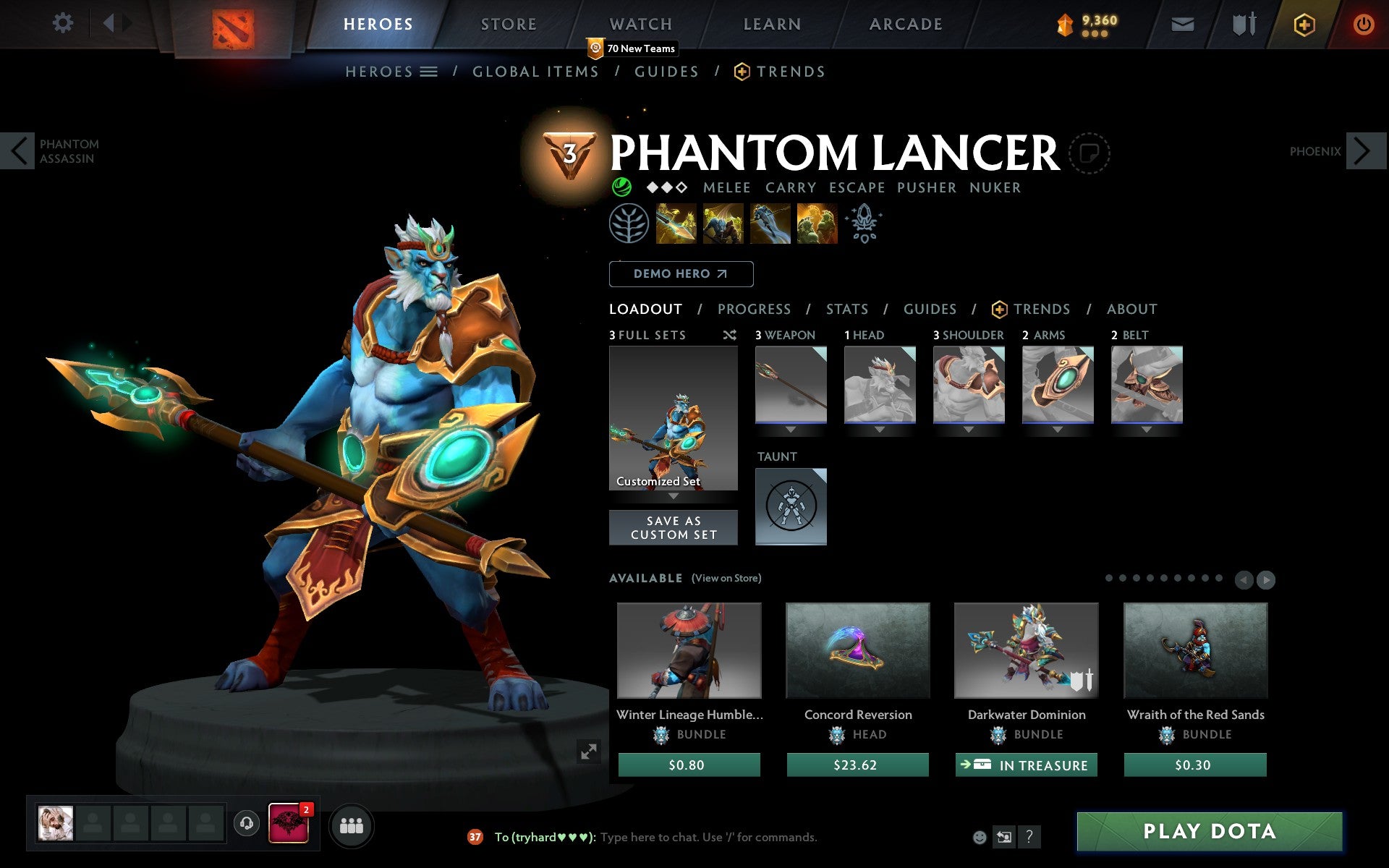The height and width of the screenshot is (868, 1389).
Task: Click the power button at top right
Action: (1363, 22)
